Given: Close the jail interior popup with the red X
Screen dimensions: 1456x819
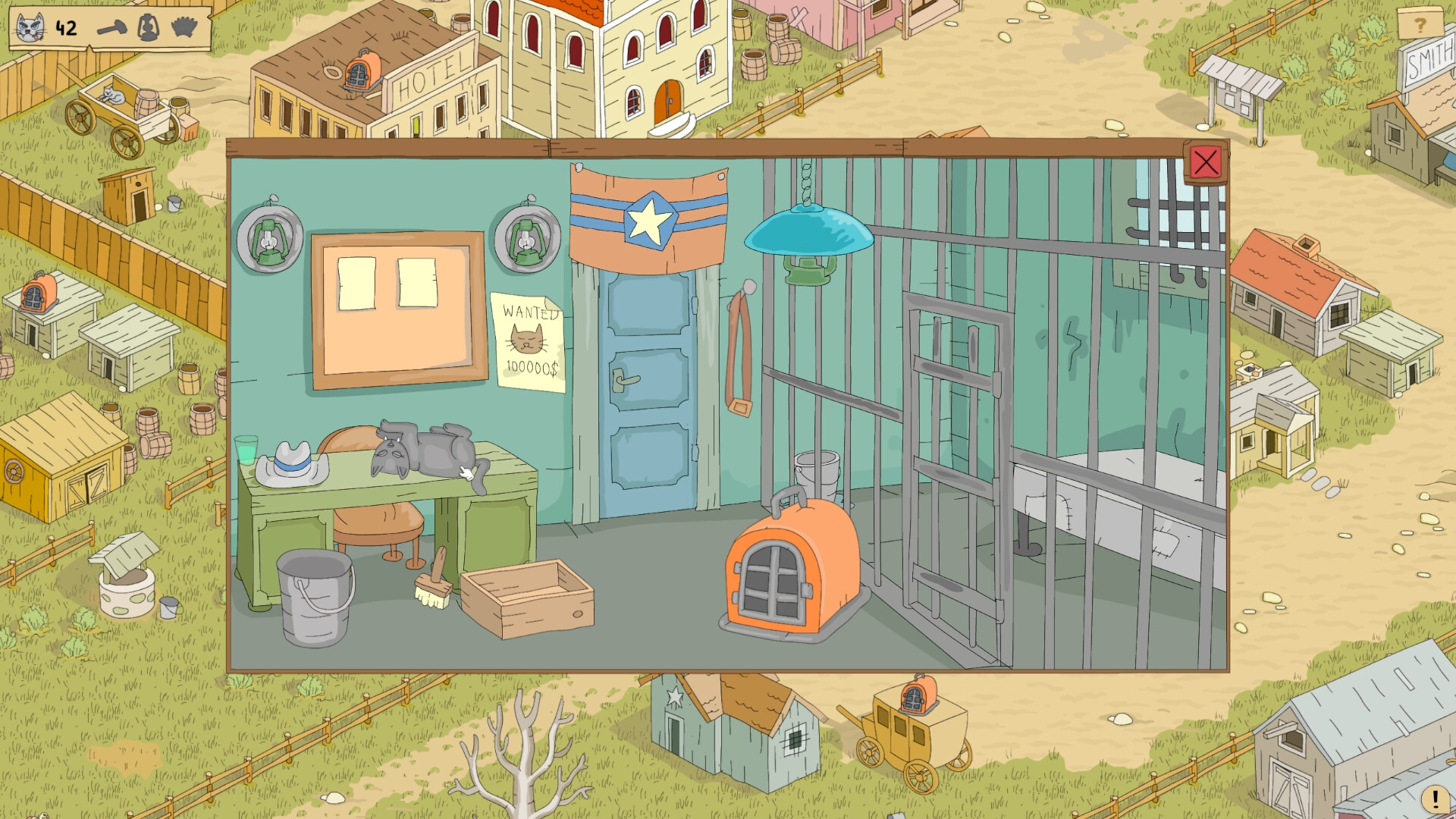Looking at the screenshot, I should (1206, 163).
